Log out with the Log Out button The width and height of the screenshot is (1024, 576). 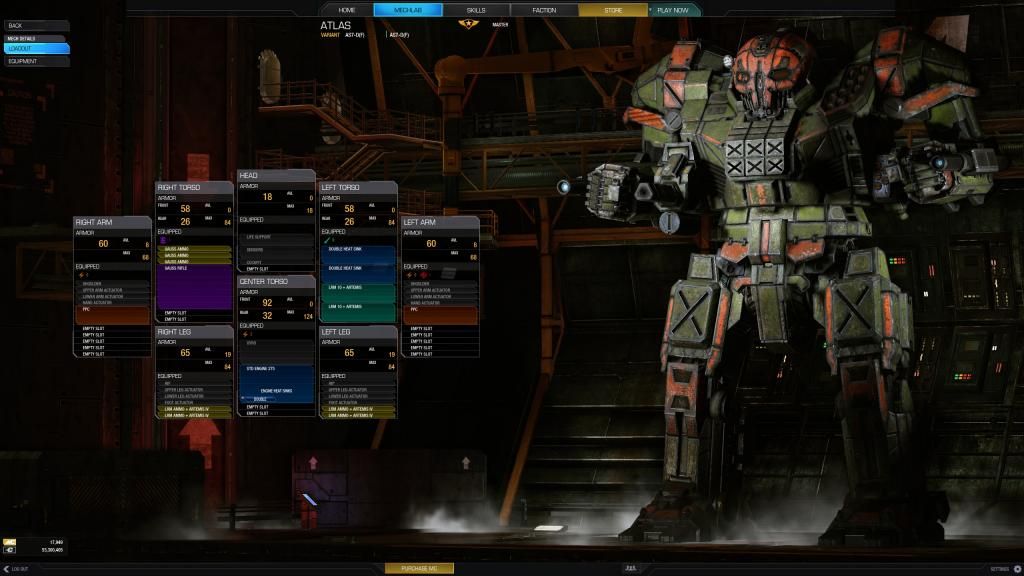[16, 568]
